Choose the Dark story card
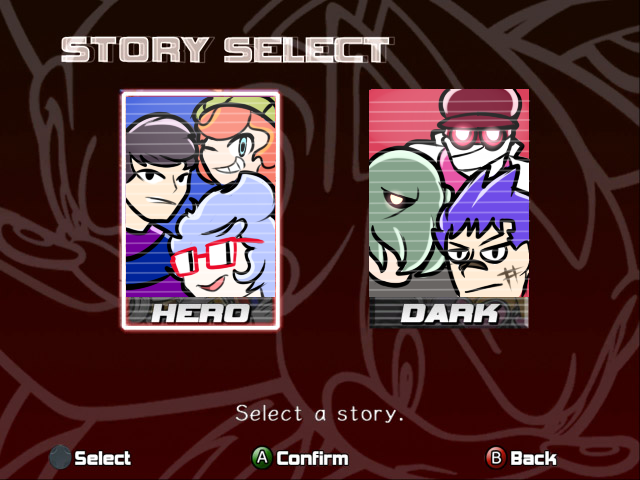 click(x=449, y=209)
